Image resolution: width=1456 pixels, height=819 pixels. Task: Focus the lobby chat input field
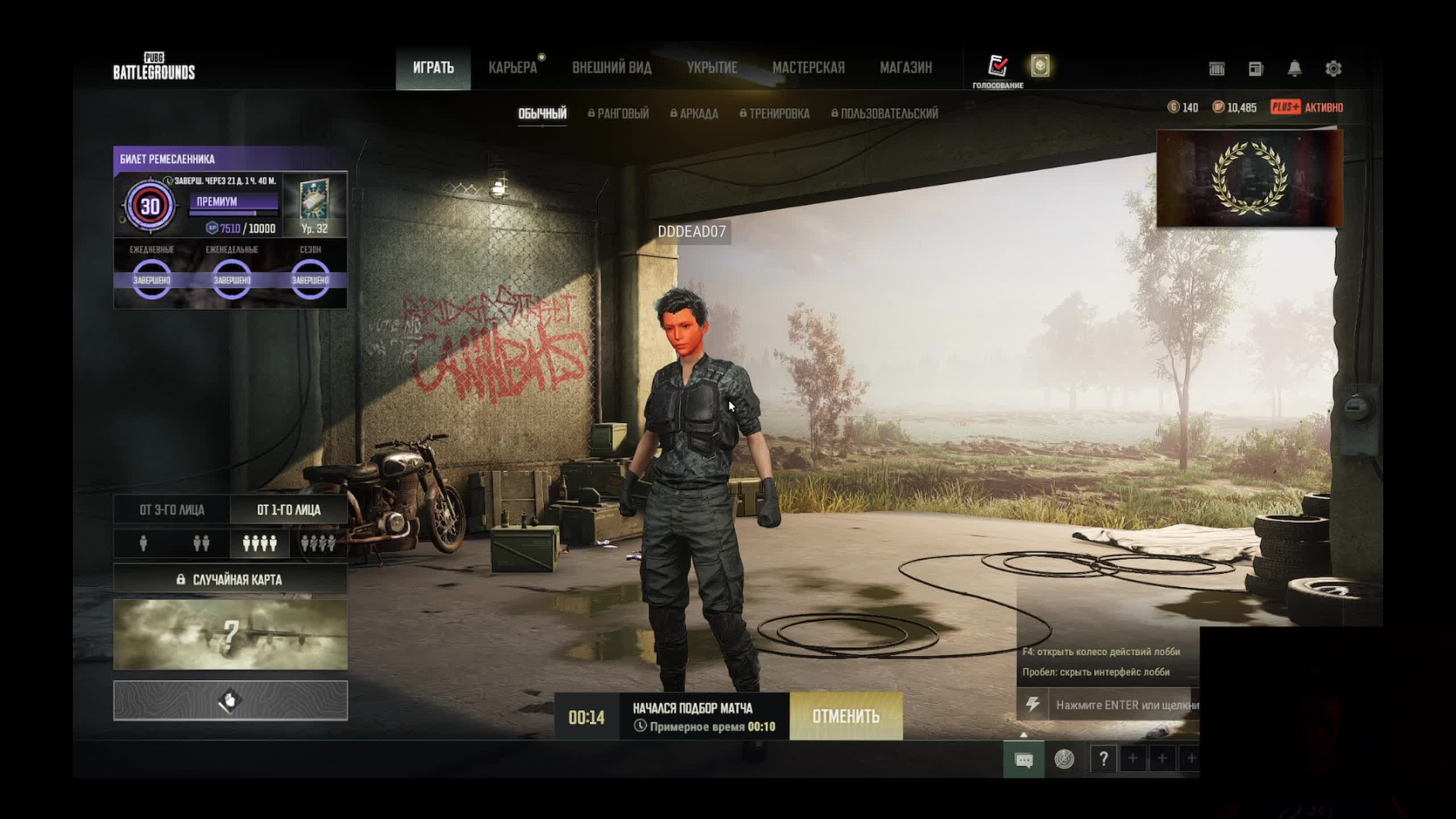(x=1126, y=705)
